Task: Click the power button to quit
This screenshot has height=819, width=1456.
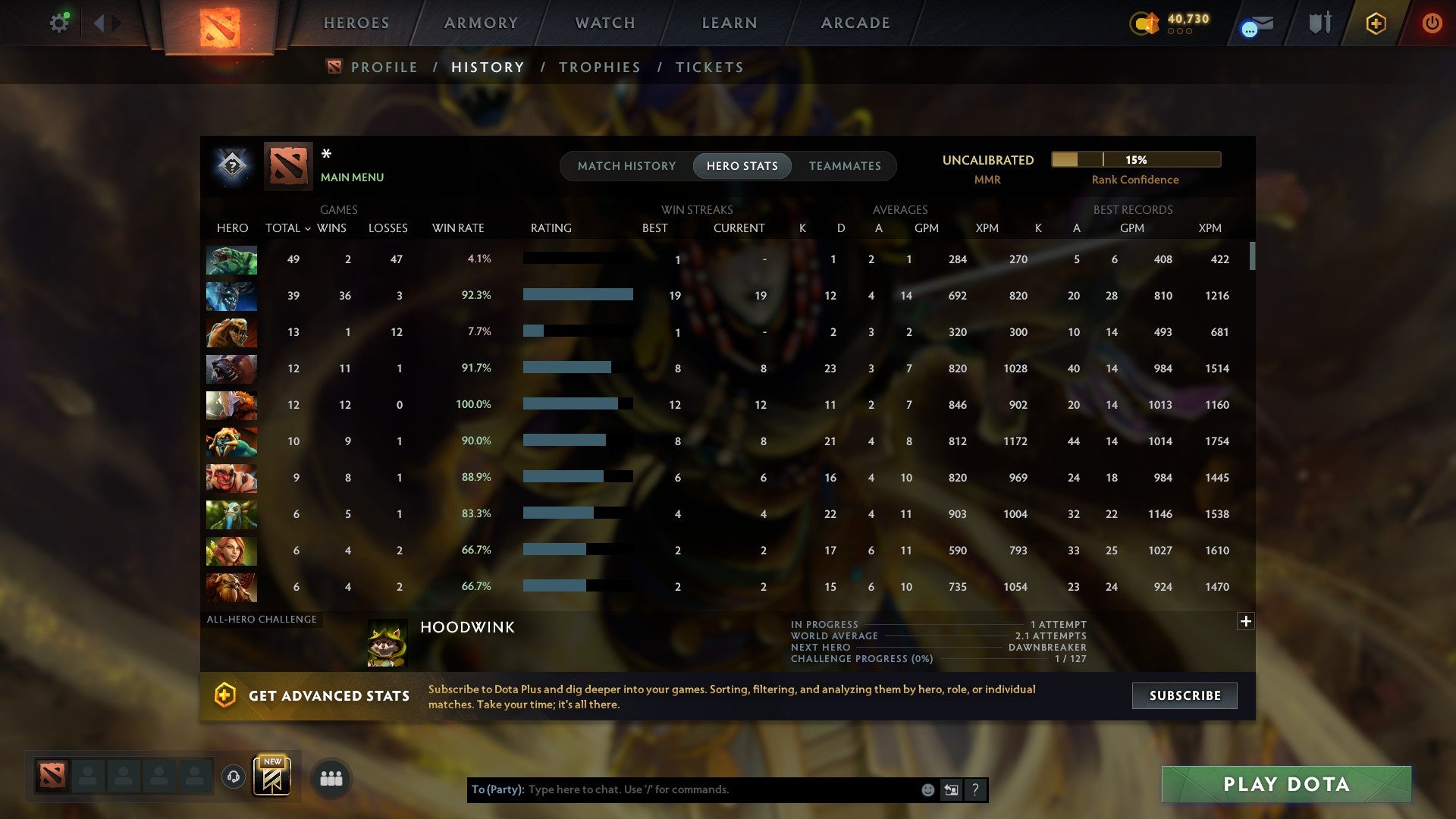Action: (x=1432, y=24)
